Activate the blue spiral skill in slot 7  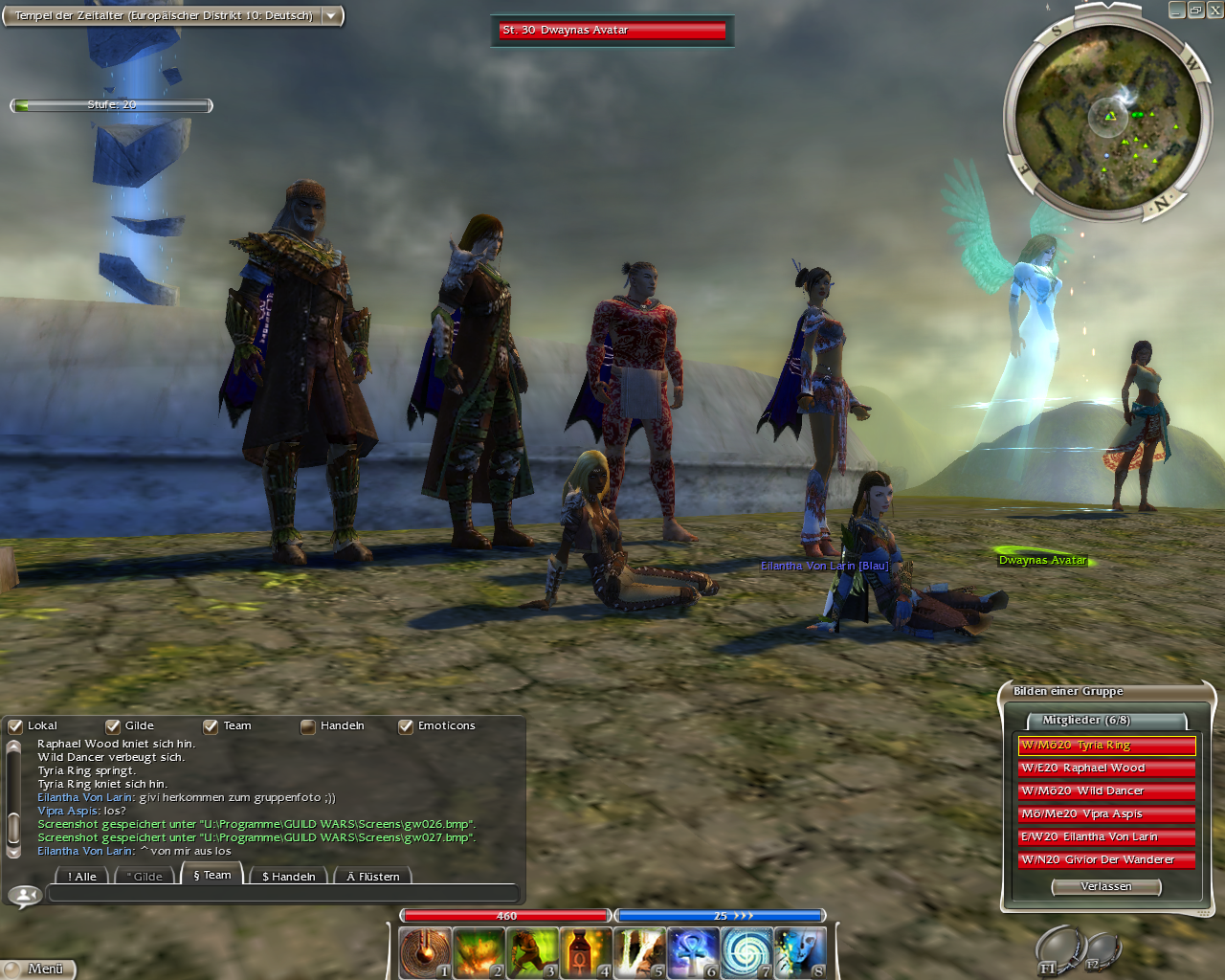tap(746, 952)
